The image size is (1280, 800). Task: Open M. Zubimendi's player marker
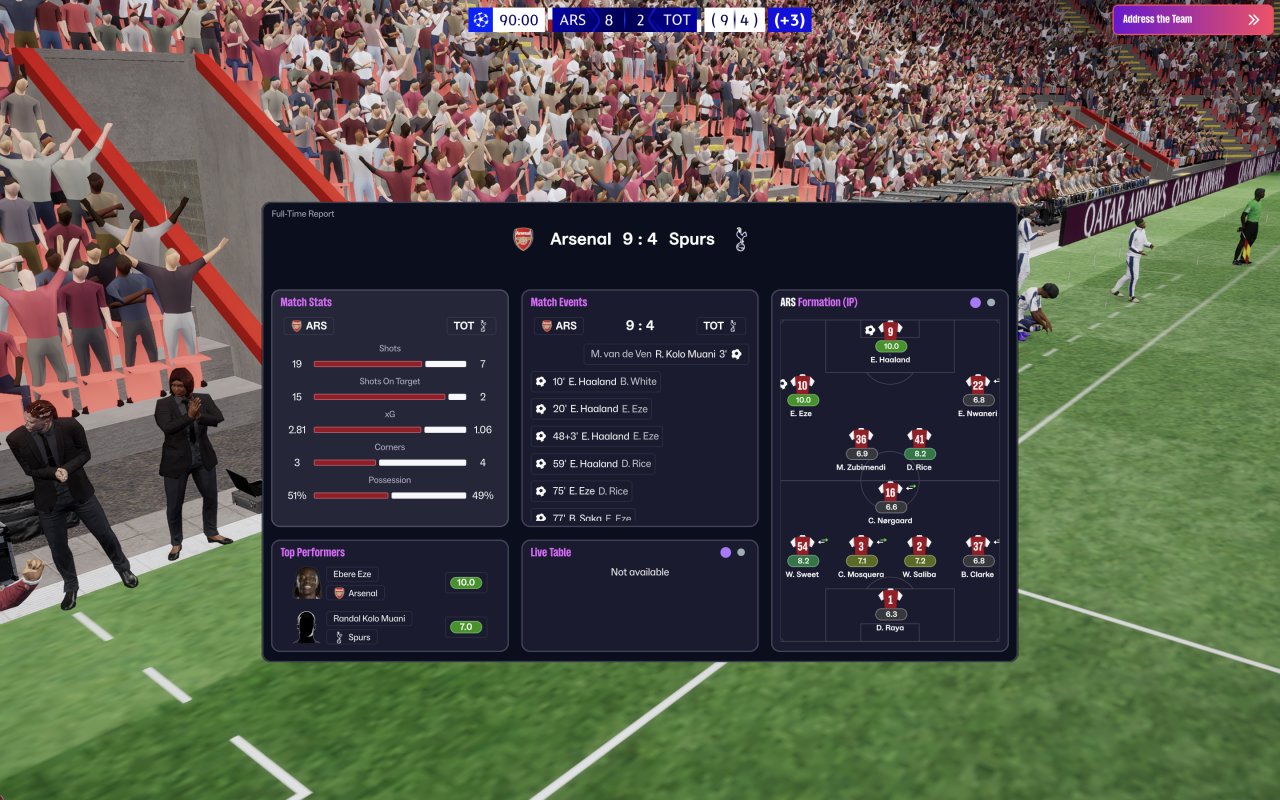(861, 438)
